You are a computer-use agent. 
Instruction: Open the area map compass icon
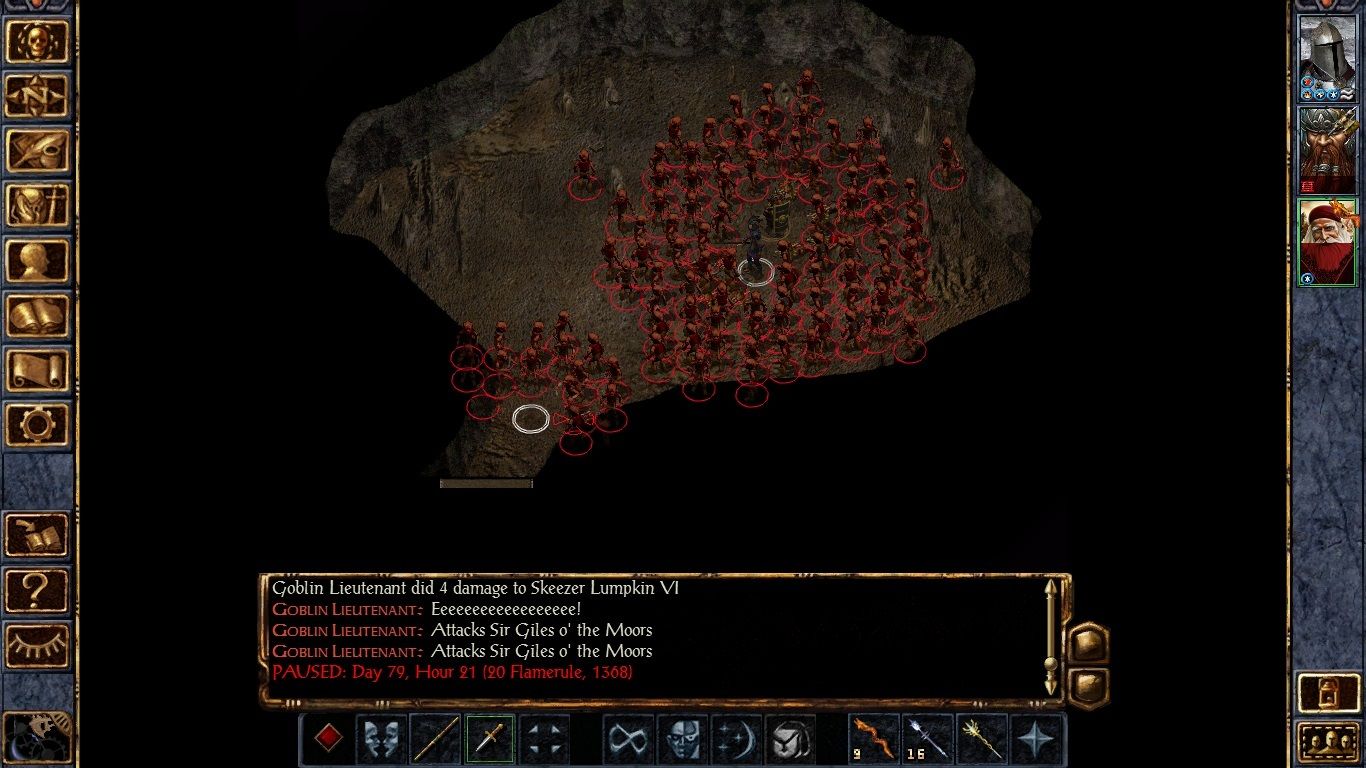point(37,96)
